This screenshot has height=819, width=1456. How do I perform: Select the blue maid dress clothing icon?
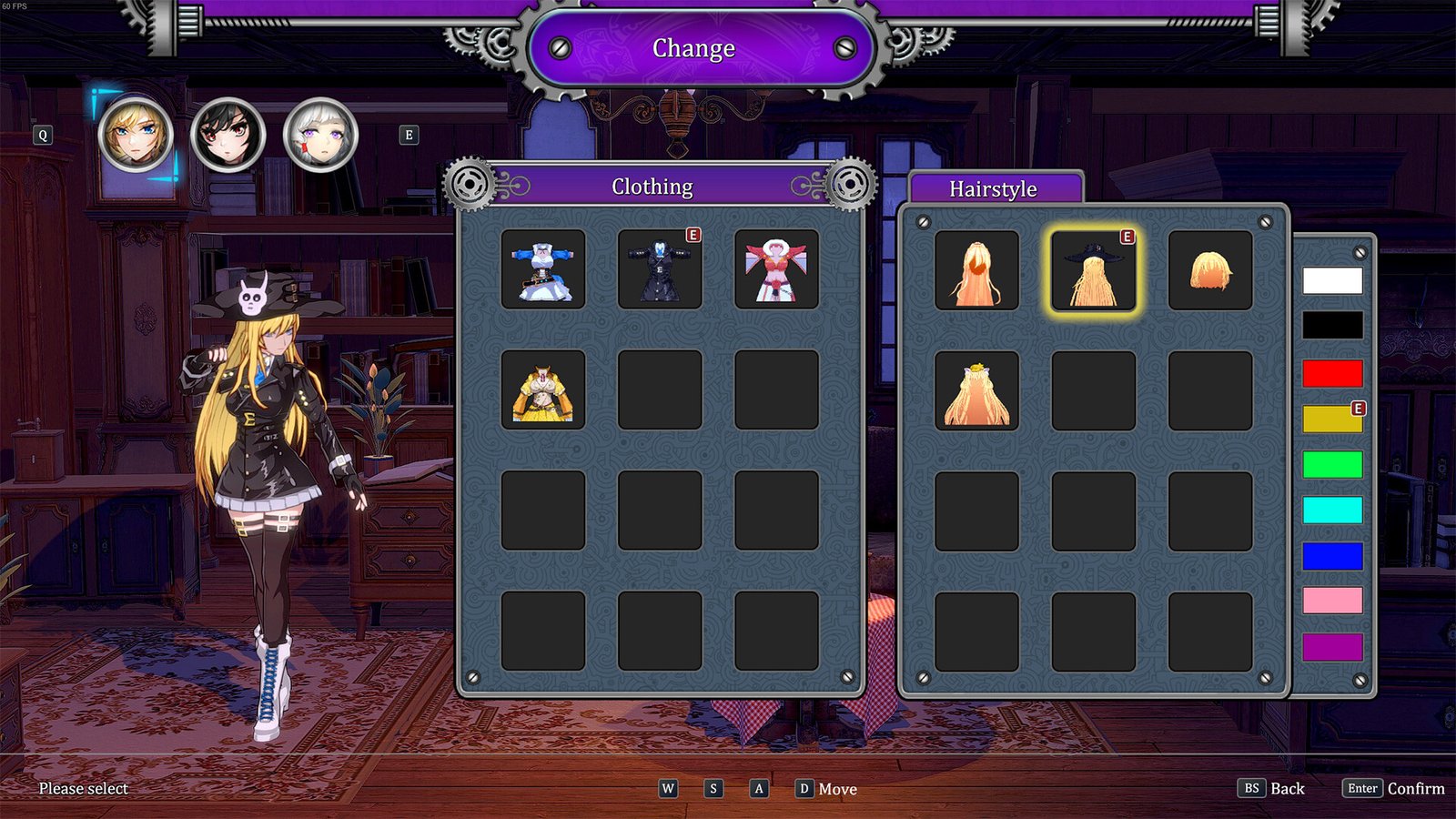click(x=543, y=270)
